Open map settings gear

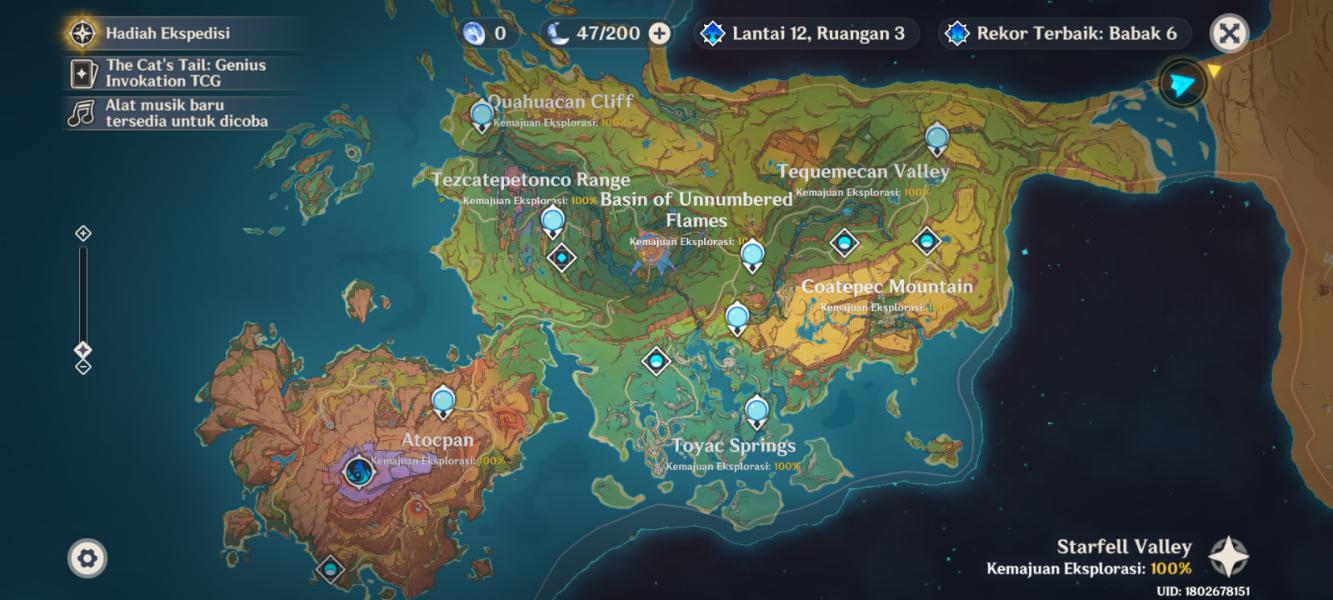87,557
